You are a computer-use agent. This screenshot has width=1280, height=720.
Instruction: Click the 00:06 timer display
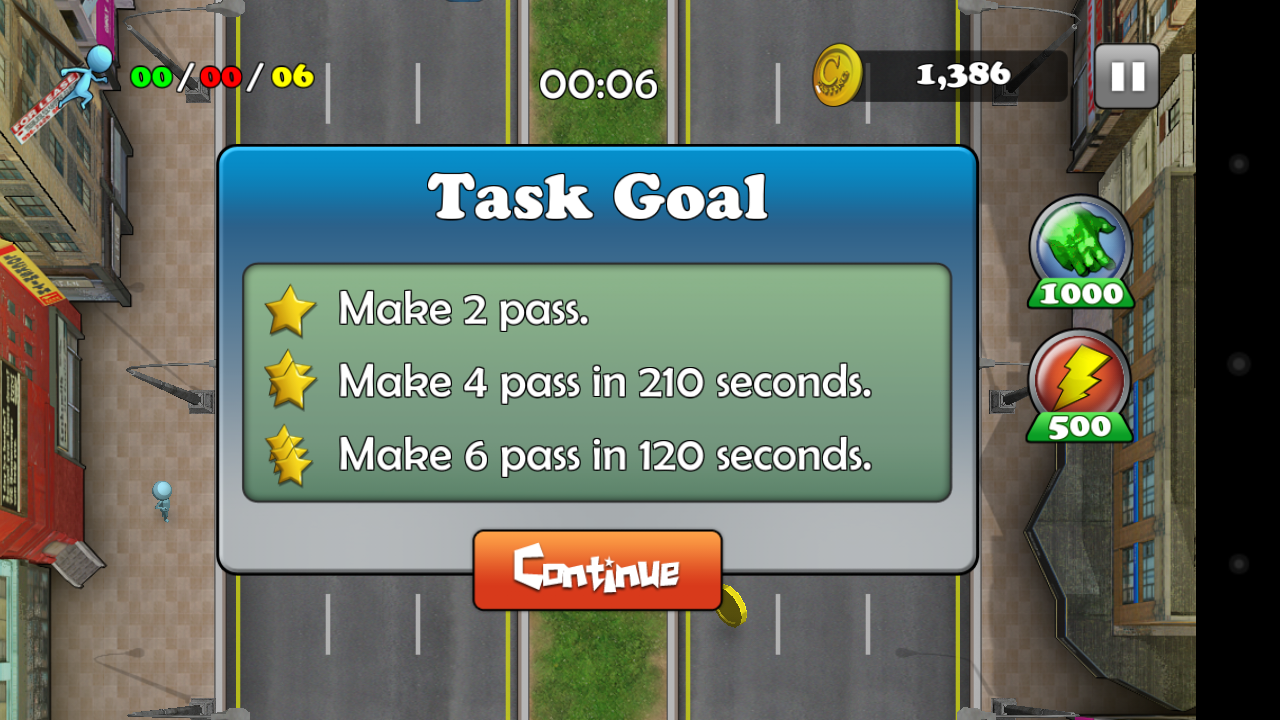tap(598, 84)
